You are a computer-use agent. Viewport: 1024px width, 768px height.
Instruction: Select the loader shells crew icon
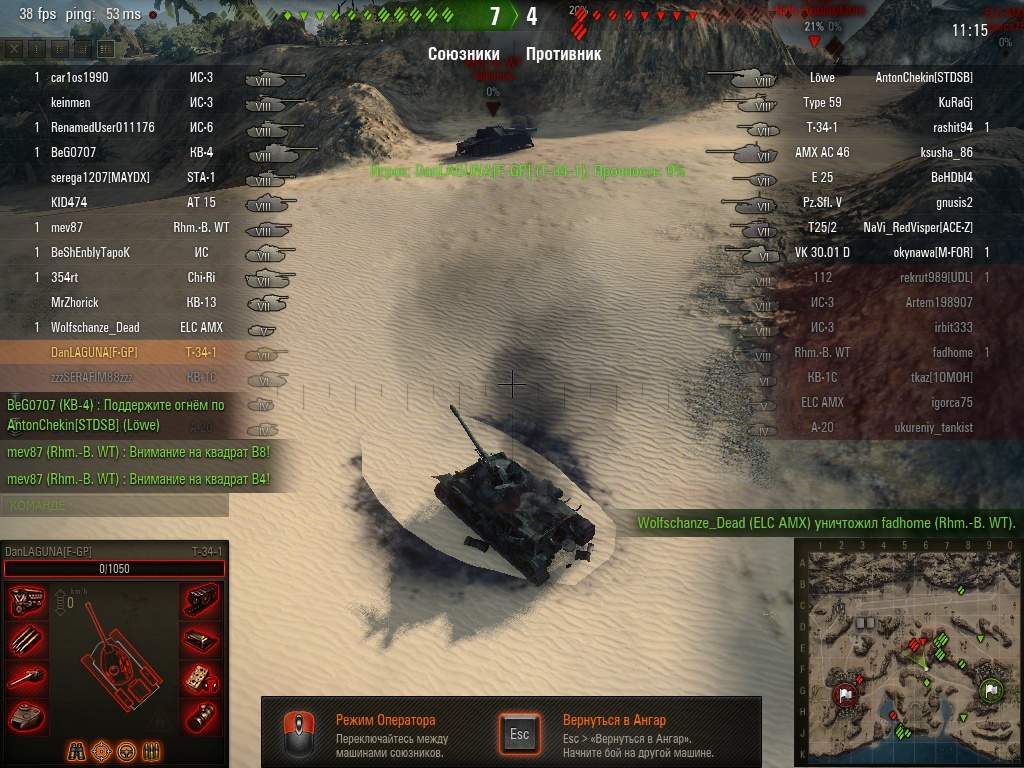152,750
